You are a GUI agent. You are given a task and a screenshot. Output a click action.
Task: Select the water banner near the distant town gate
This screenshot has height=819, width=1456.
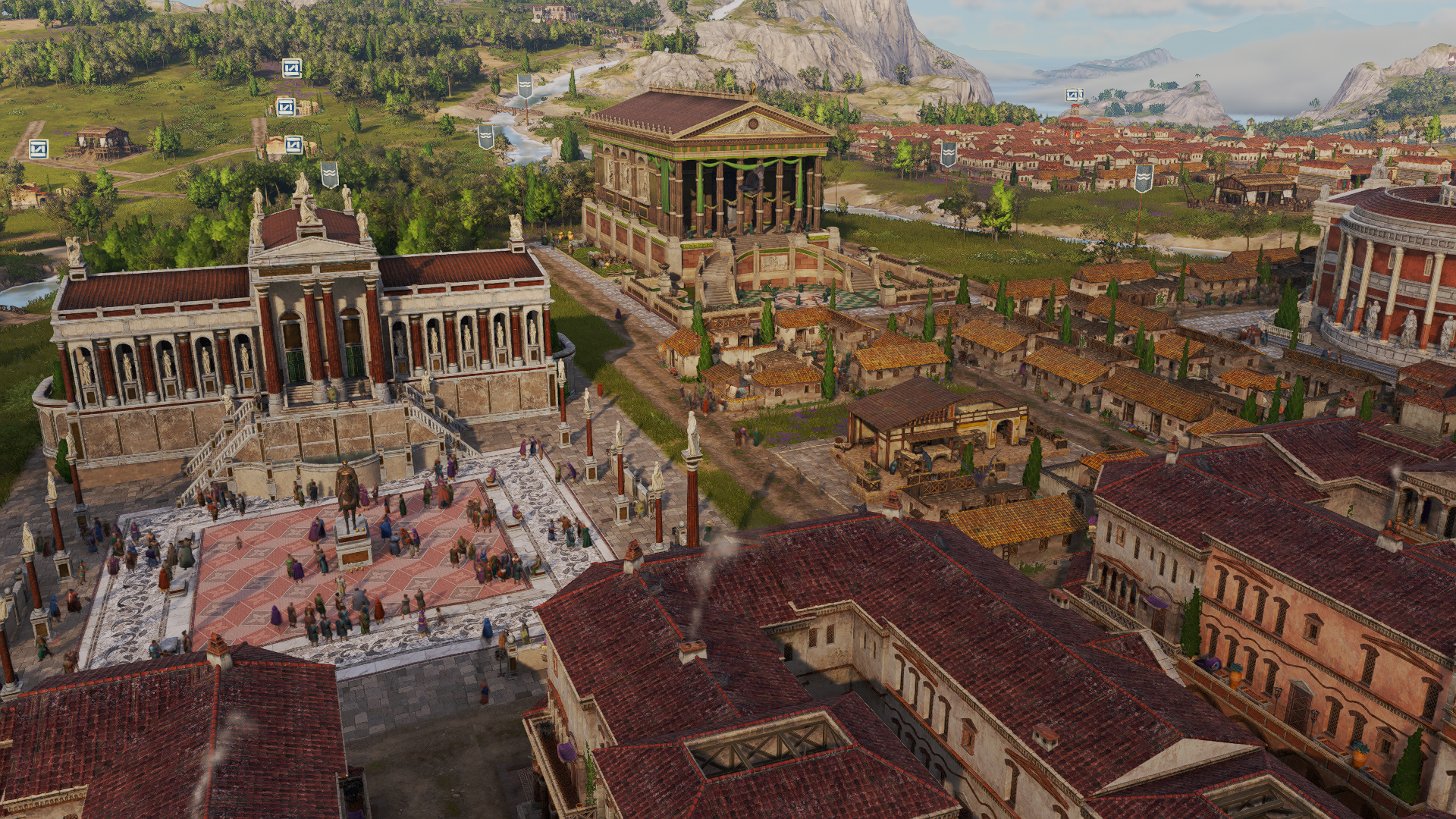[949, 153]
